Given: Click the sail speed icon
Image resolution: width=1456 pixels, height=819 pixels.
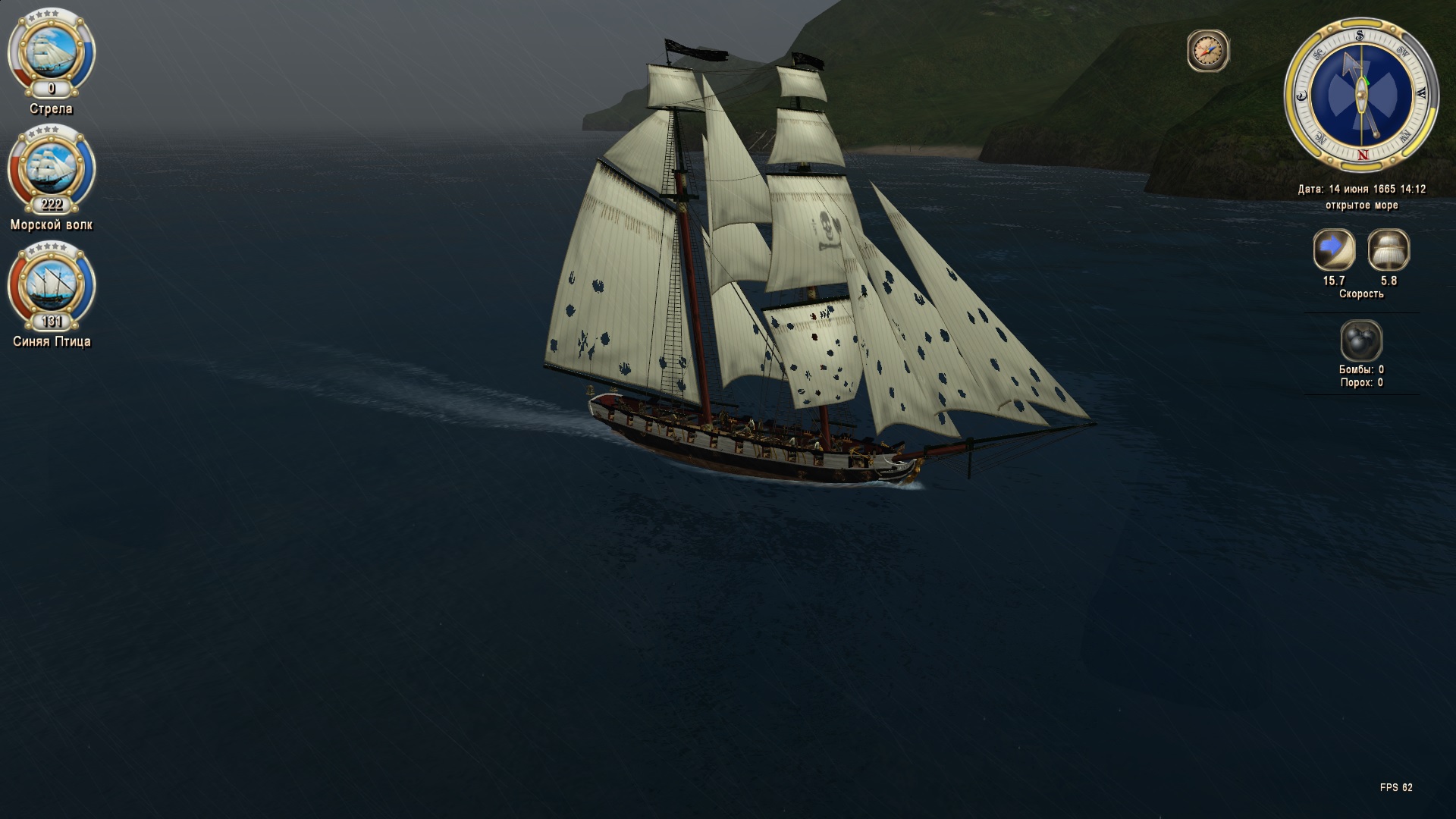Looking at the screenshot, I should pyautogui.click(x=1389, y=250).
